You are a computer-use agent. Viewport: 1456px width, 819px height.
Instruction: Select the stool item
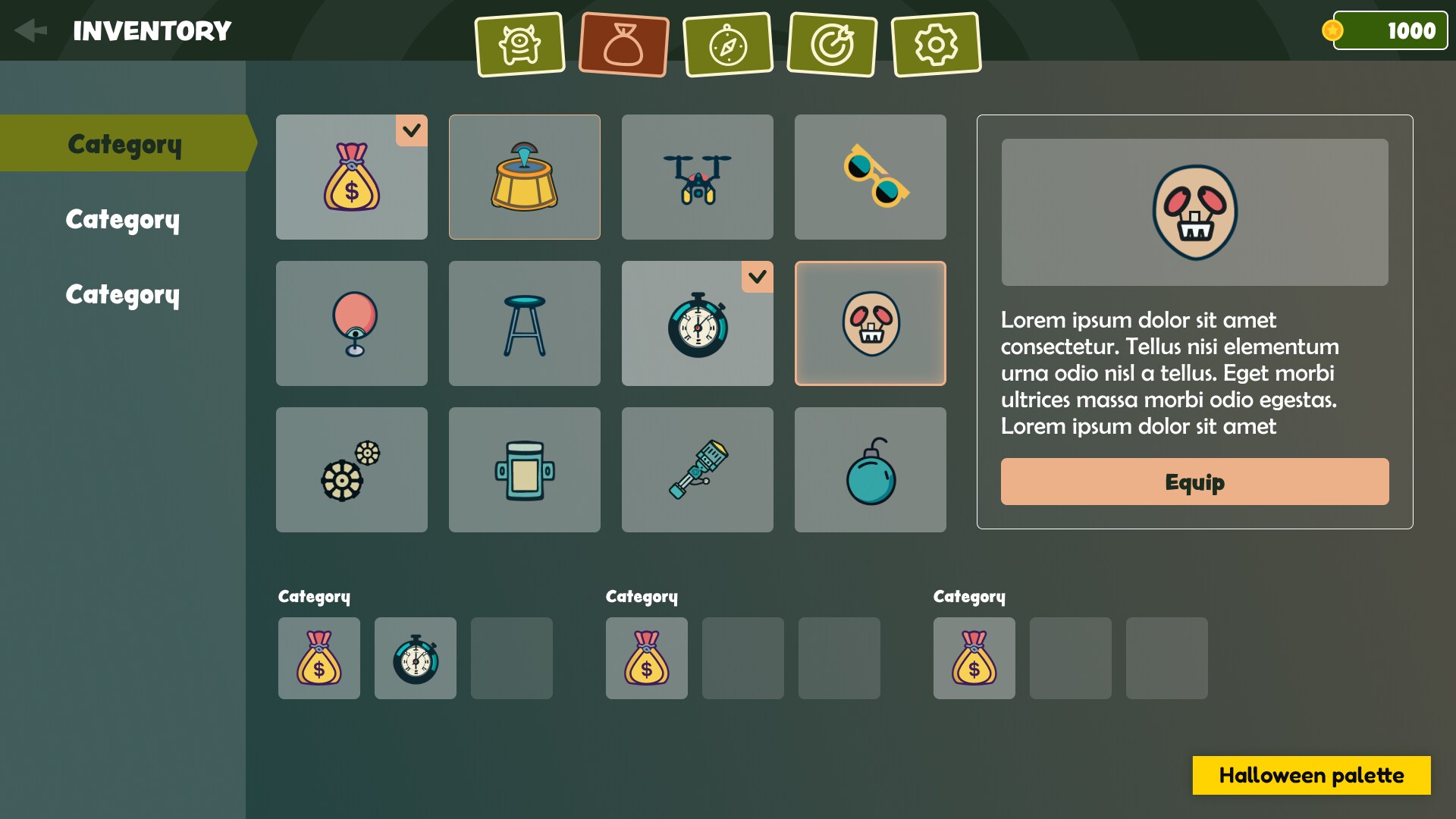click(524, 323)
